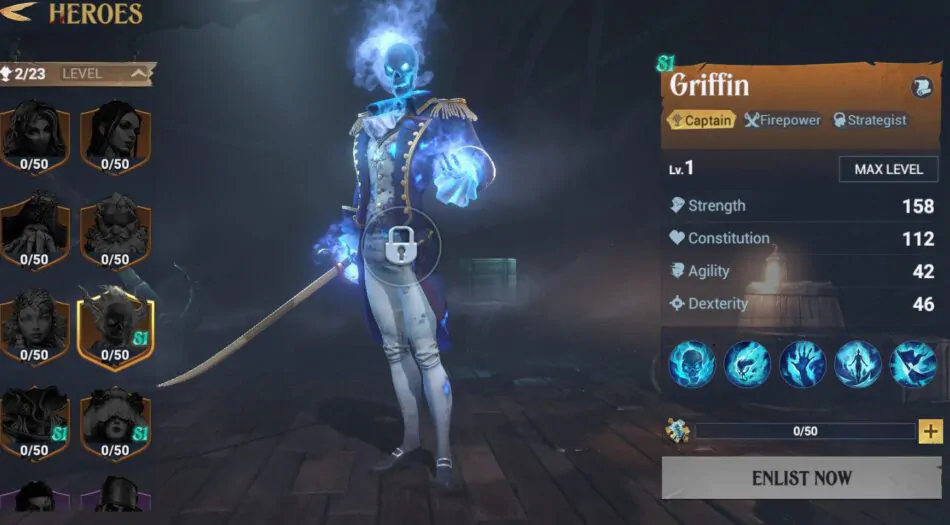Add hero fragments with the plus button
Viewport: 950px width, 525px height.
930,431
